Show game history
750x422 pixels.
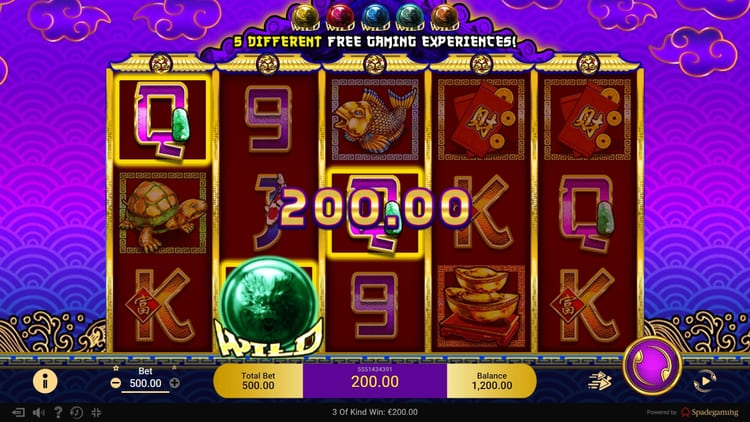point(77,412)
